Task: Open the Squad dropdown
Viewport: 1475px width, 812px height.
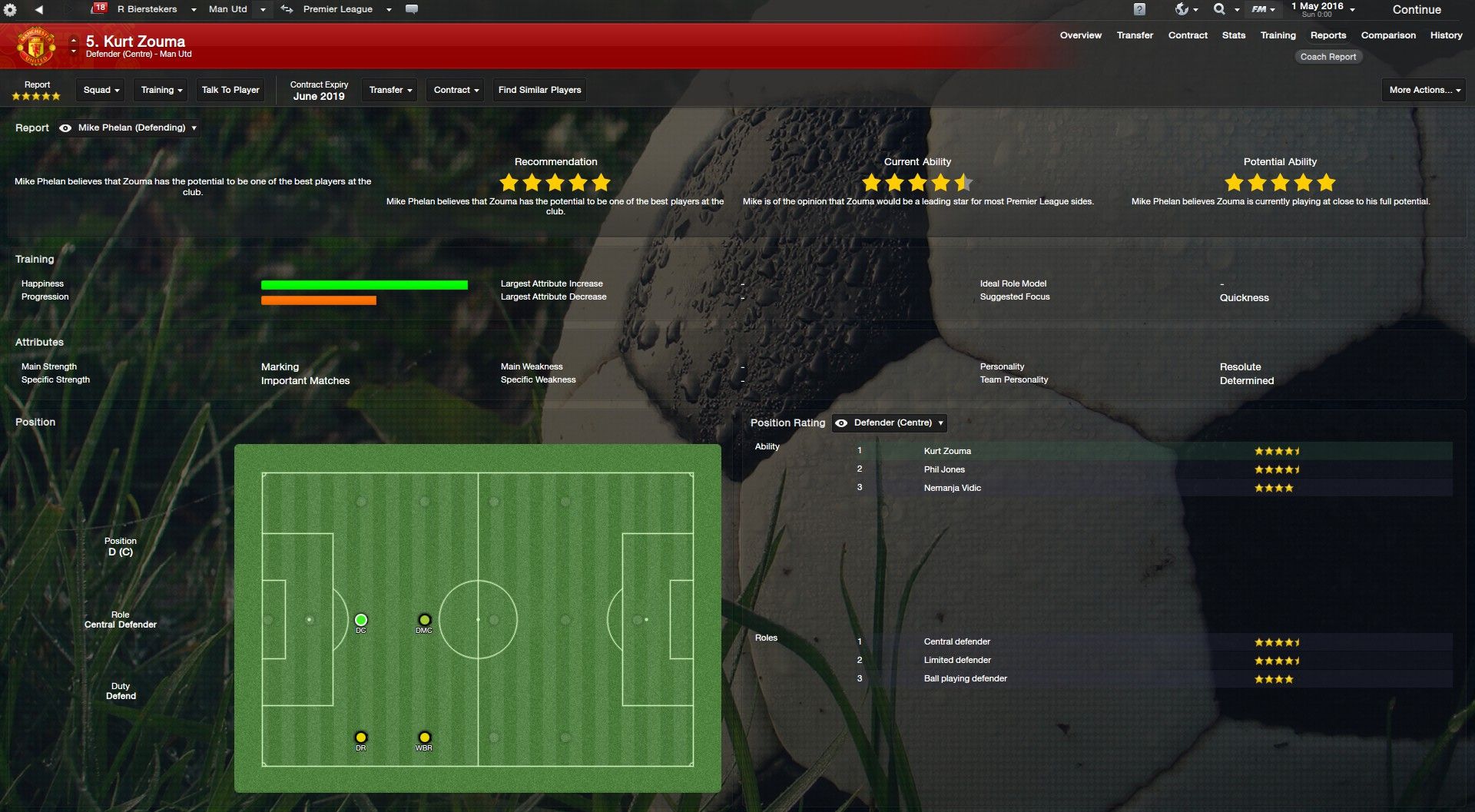Action: point(101,90)
